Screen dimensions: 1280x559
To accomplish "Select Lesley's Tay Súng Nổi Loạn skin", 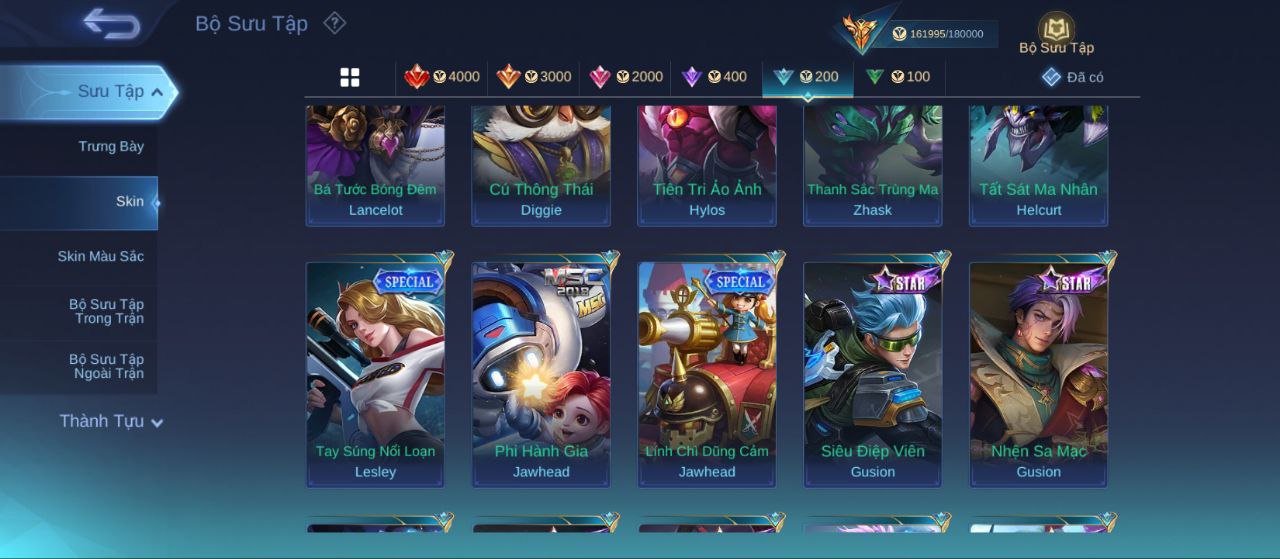I will [375, 370].
